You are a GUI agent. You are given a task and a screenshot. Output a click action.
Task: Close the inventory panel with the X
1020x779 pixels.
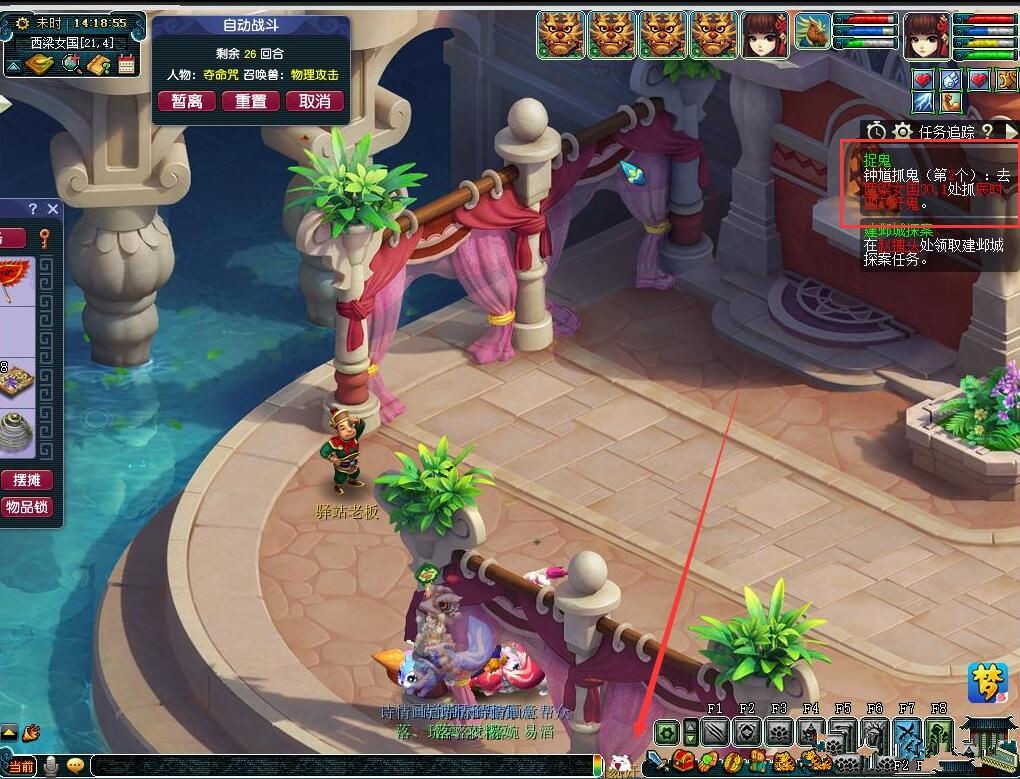coord(53,209)
